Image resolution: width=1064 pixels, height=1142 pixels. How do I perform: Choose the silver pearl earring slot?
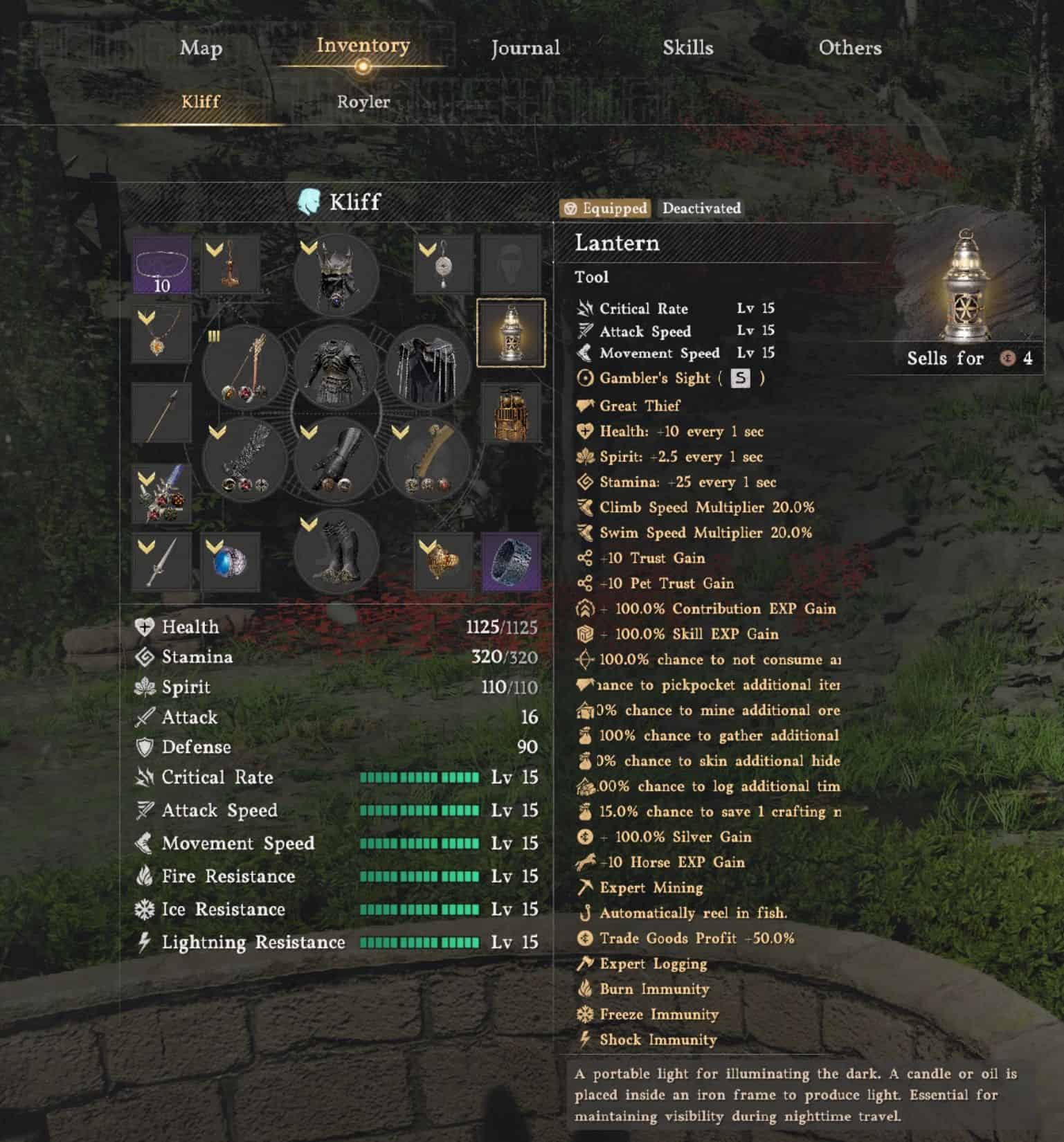tap(444, 265)
